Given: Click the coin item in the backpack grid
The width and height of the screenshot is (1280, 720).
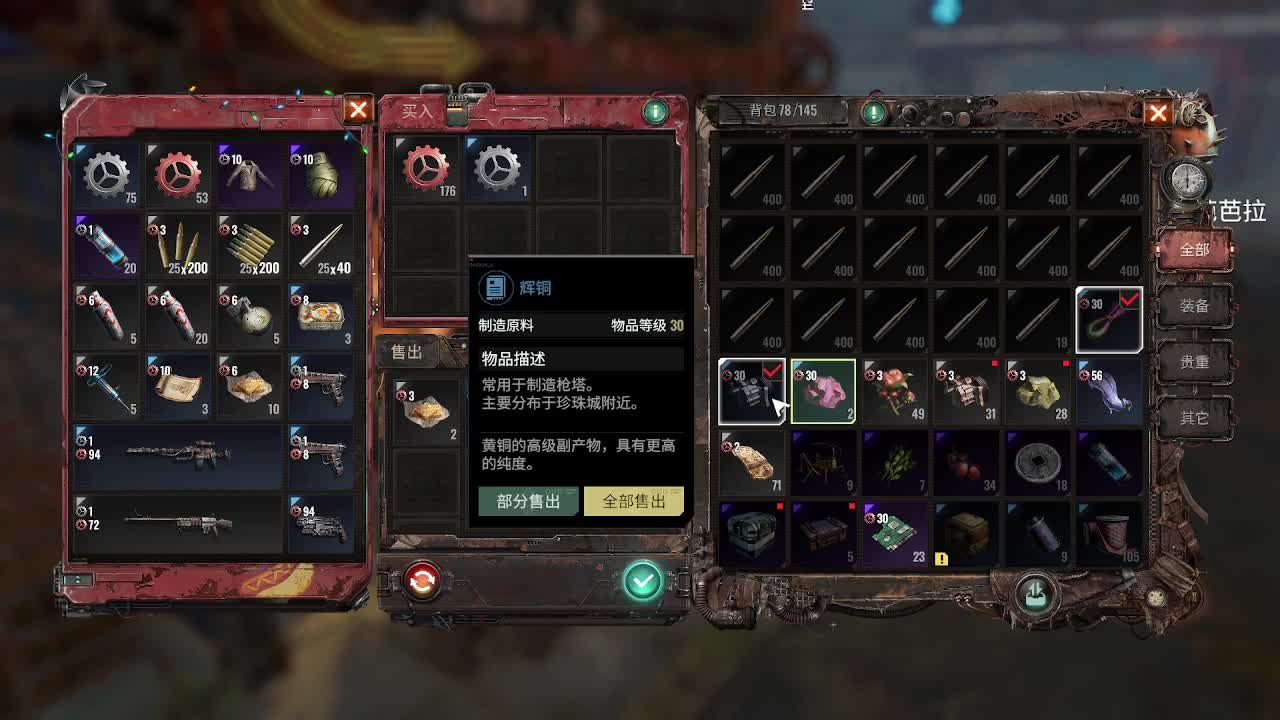Looking at the screenshot, I should tap(1038, 463).
